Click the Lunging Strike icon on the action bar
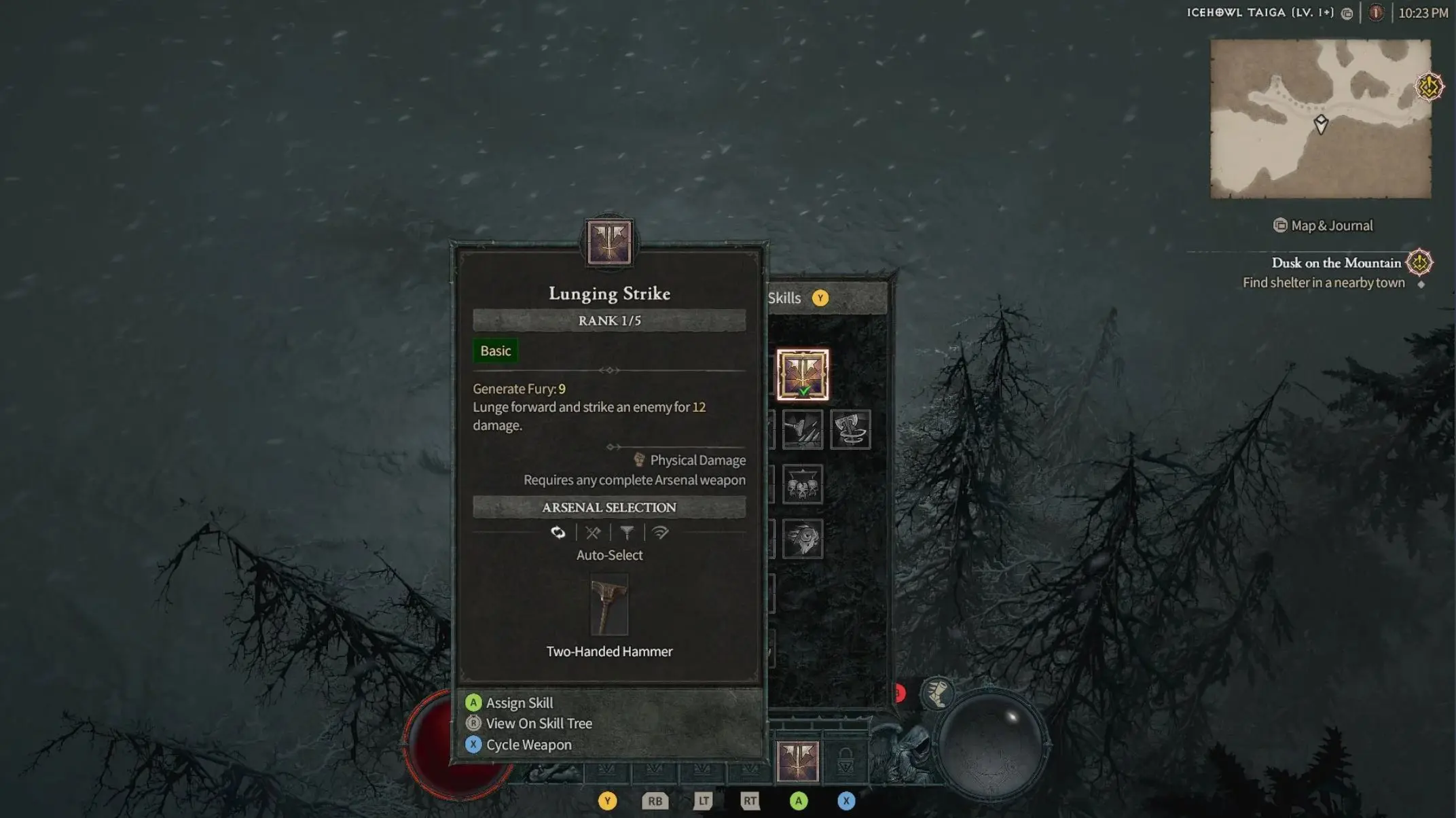1456x818 pixels. [x=798, y=762]
